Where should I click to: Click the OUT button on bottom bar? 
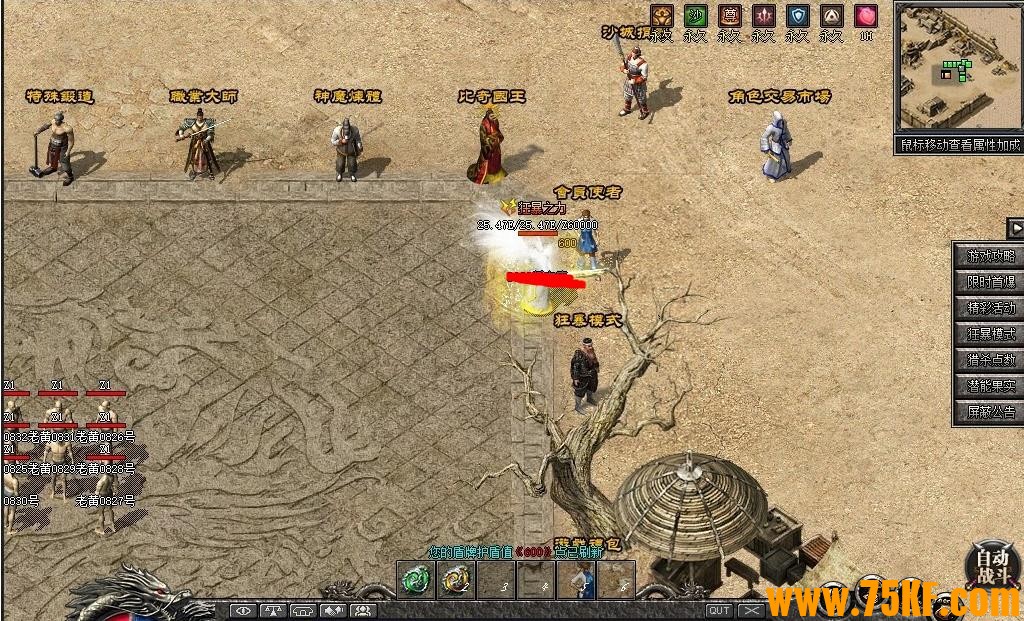(x=719, y=610)
